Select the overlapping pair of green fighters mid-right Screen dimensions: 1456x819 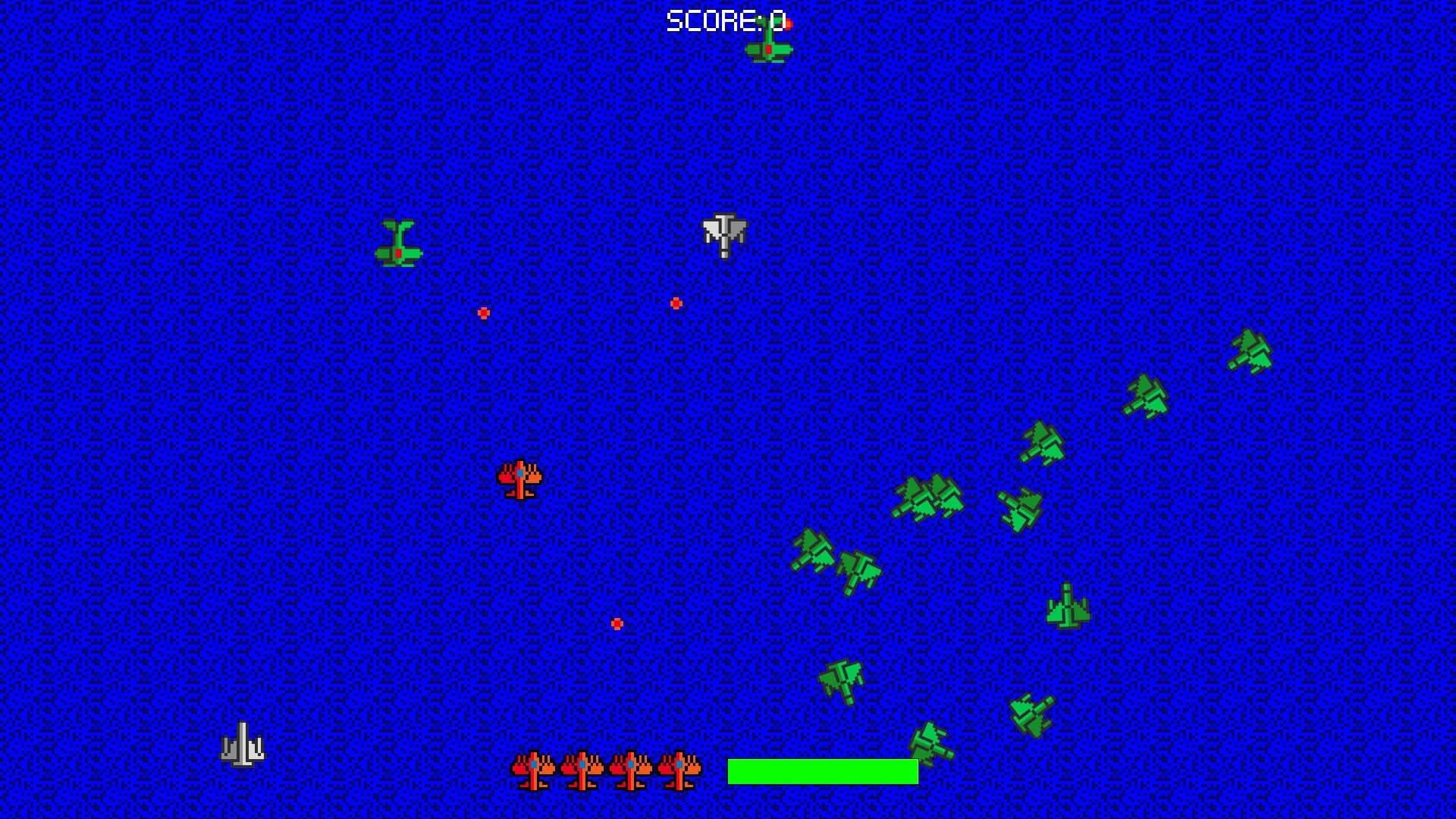tap(929, 497)
